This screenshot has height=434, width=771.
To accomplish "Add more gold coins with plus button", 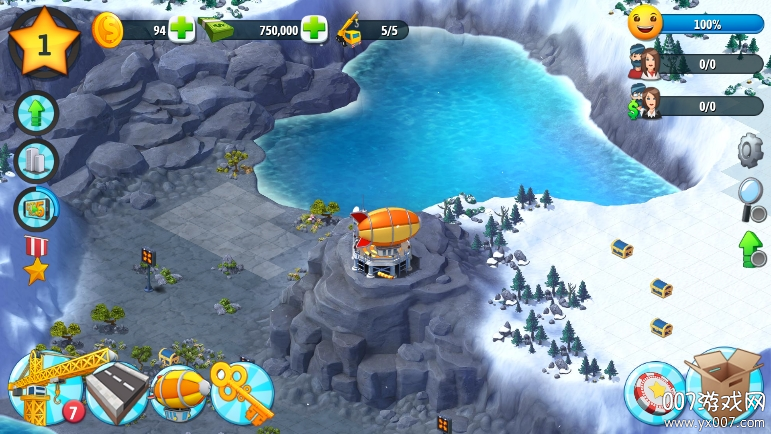I will tap(182, 29).
